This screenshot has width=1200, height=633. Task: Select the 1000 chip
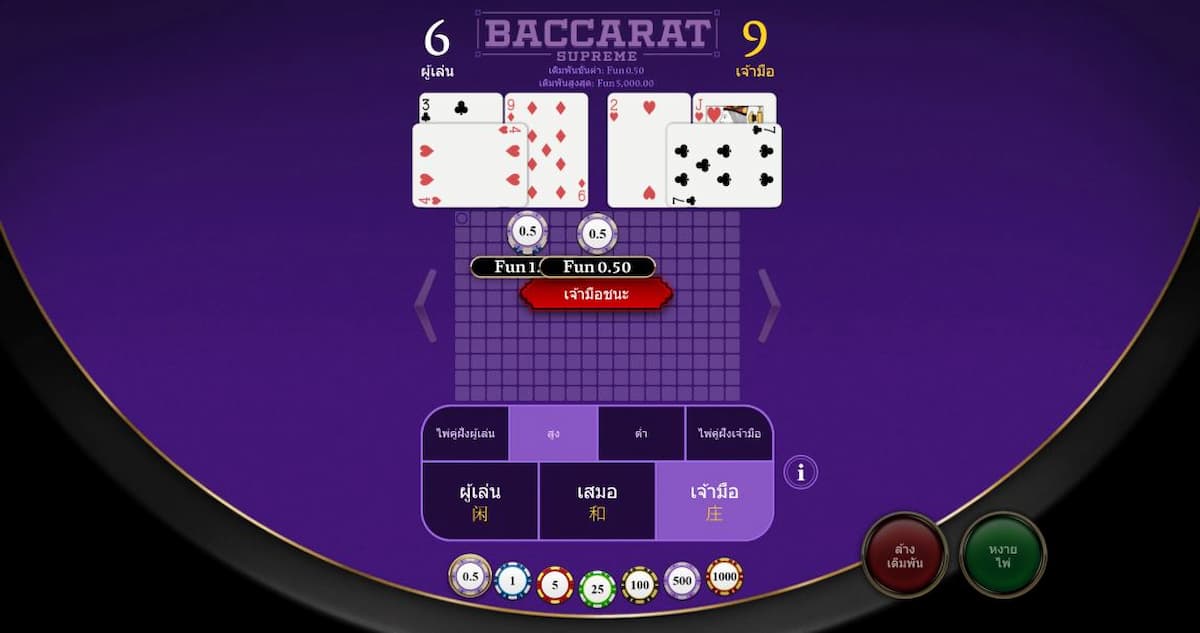tap(725, 576)
